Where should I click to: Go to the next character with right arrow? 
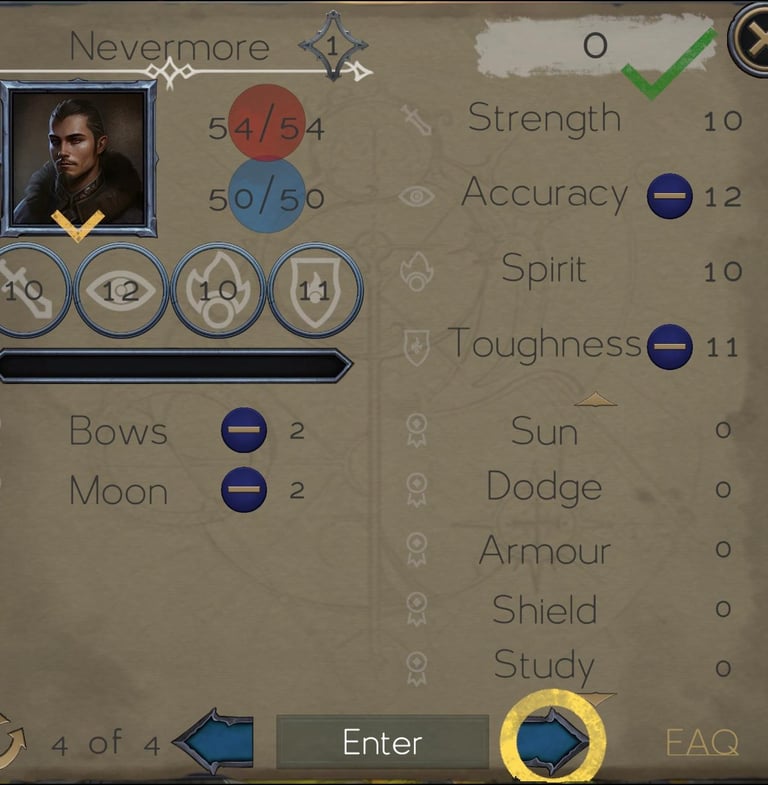552,742
